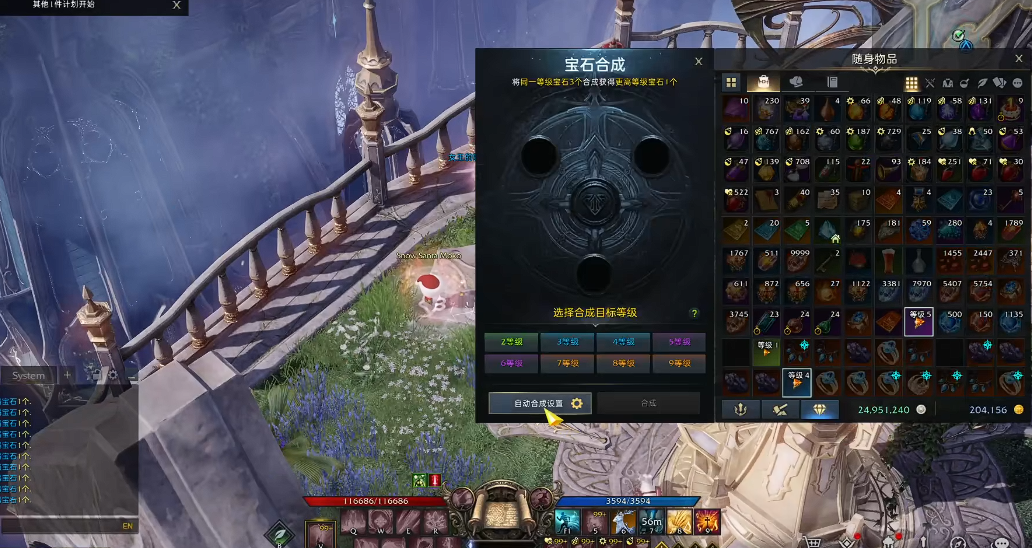The height and width of the screenshot is (548, 1032).
Task: Select the 等级 4 gem in inventory
Action: 796,382
